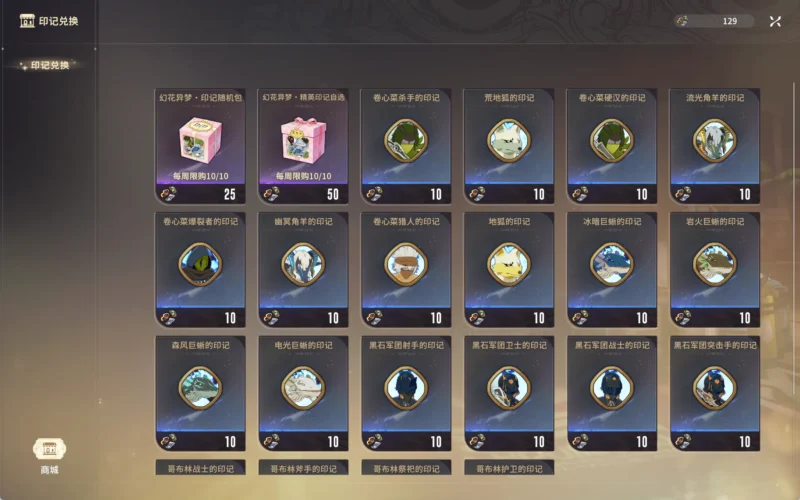
Task: Choose the 卷心菜硬汉的印记 item
Action: [612, 143]
